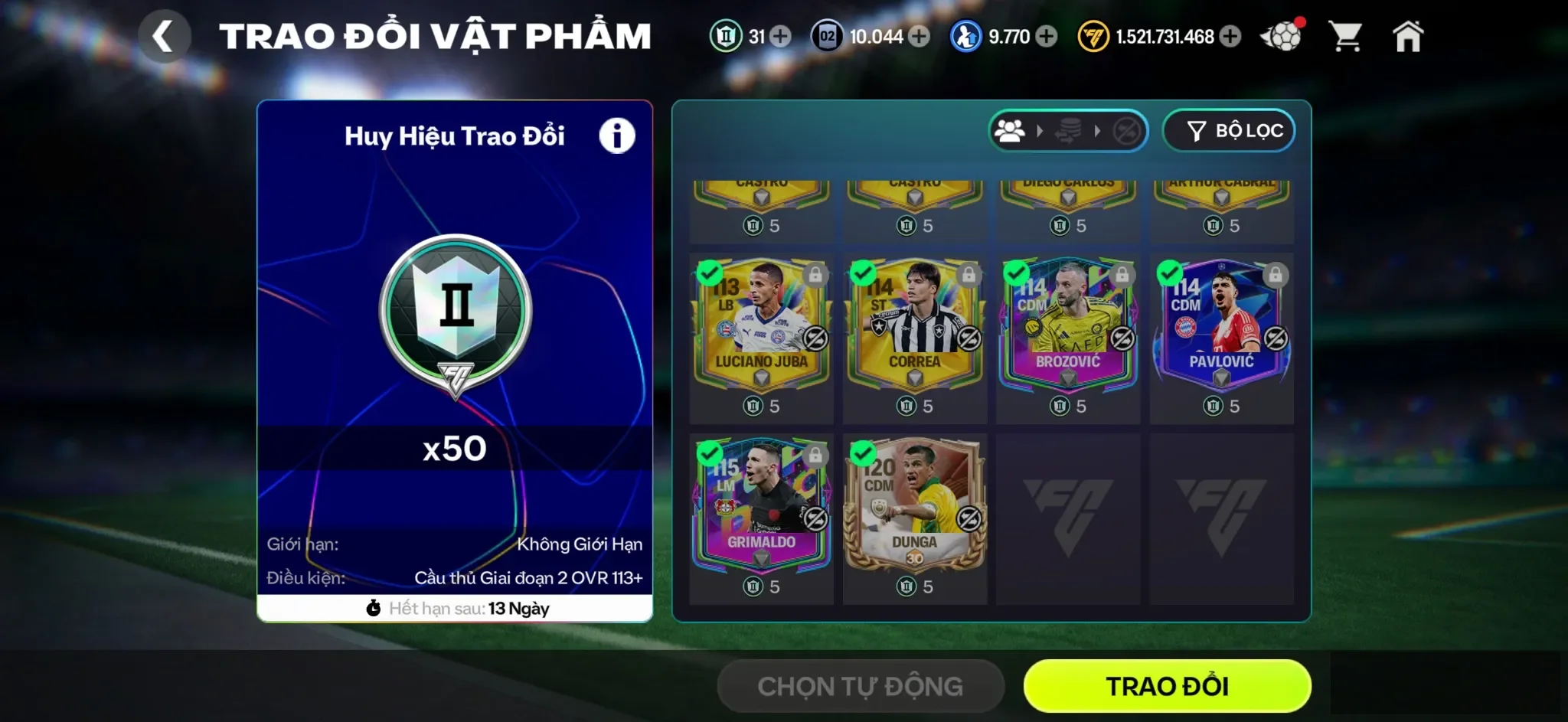Click the green badge currency icon showing 31
Screen dimensions: 1568x722
click(x=727, y=34)
